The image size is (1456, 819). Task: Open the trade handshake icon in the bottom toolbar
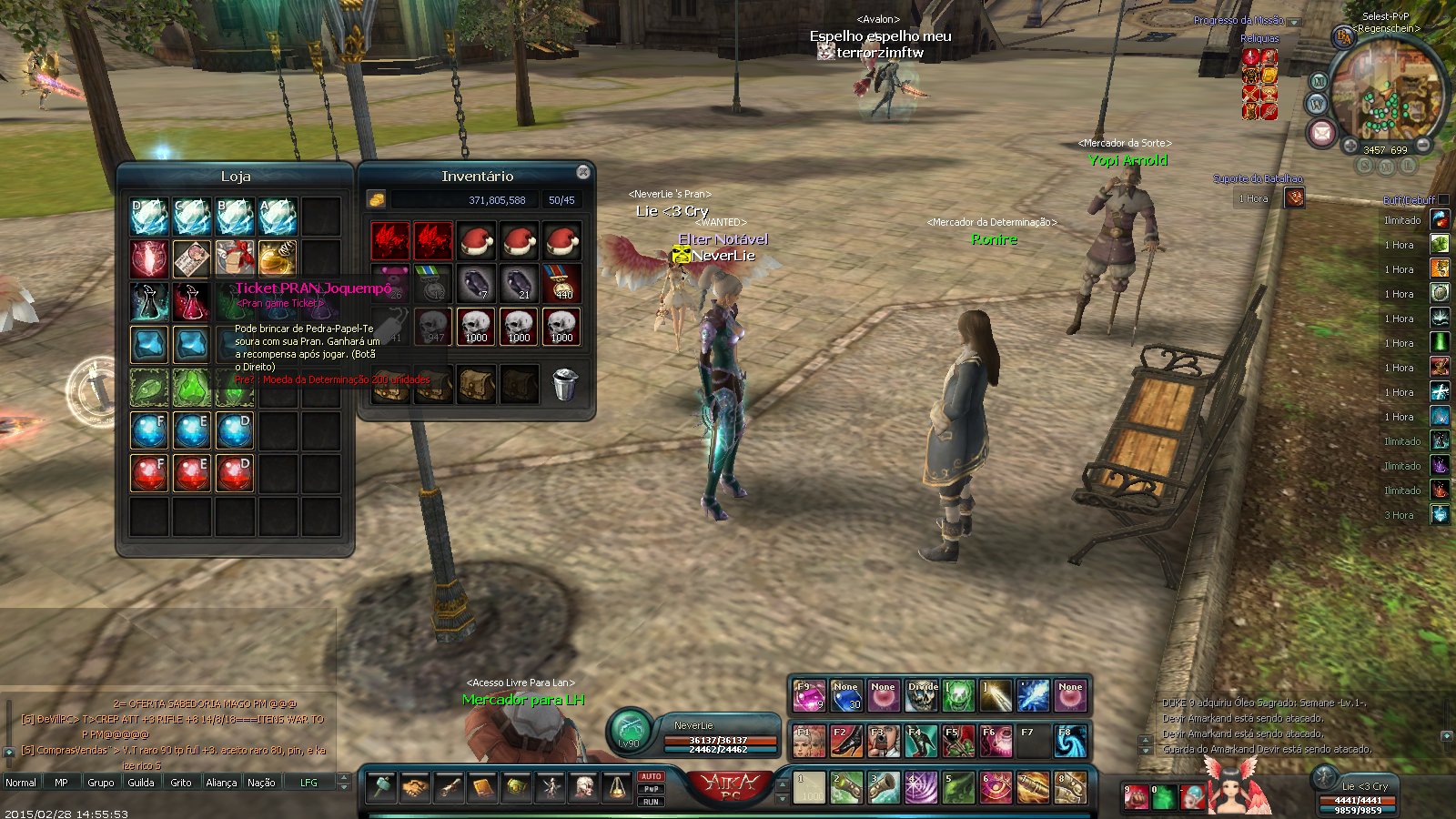[x=416, y=788]
